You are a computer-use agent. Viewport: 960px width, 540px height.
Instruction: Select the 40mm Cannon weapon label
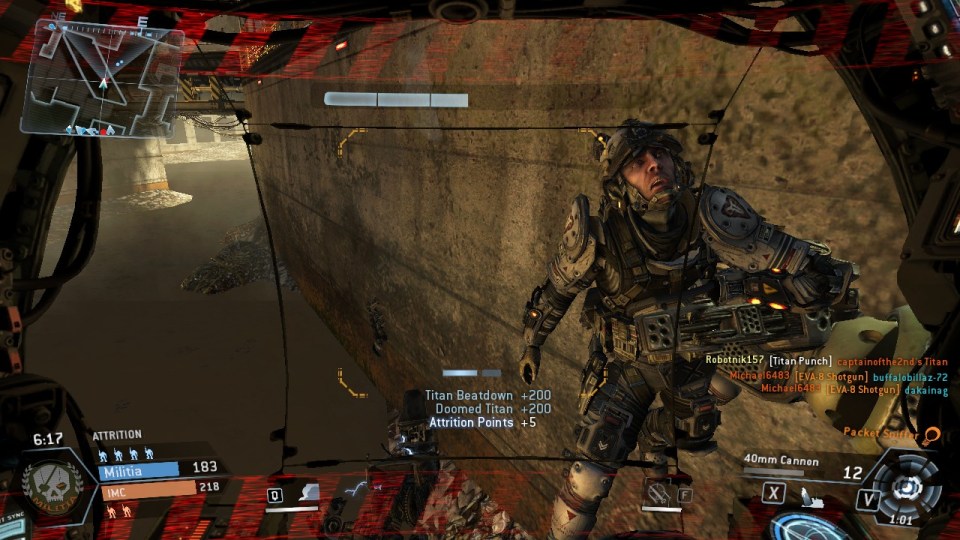click(781, 461)
